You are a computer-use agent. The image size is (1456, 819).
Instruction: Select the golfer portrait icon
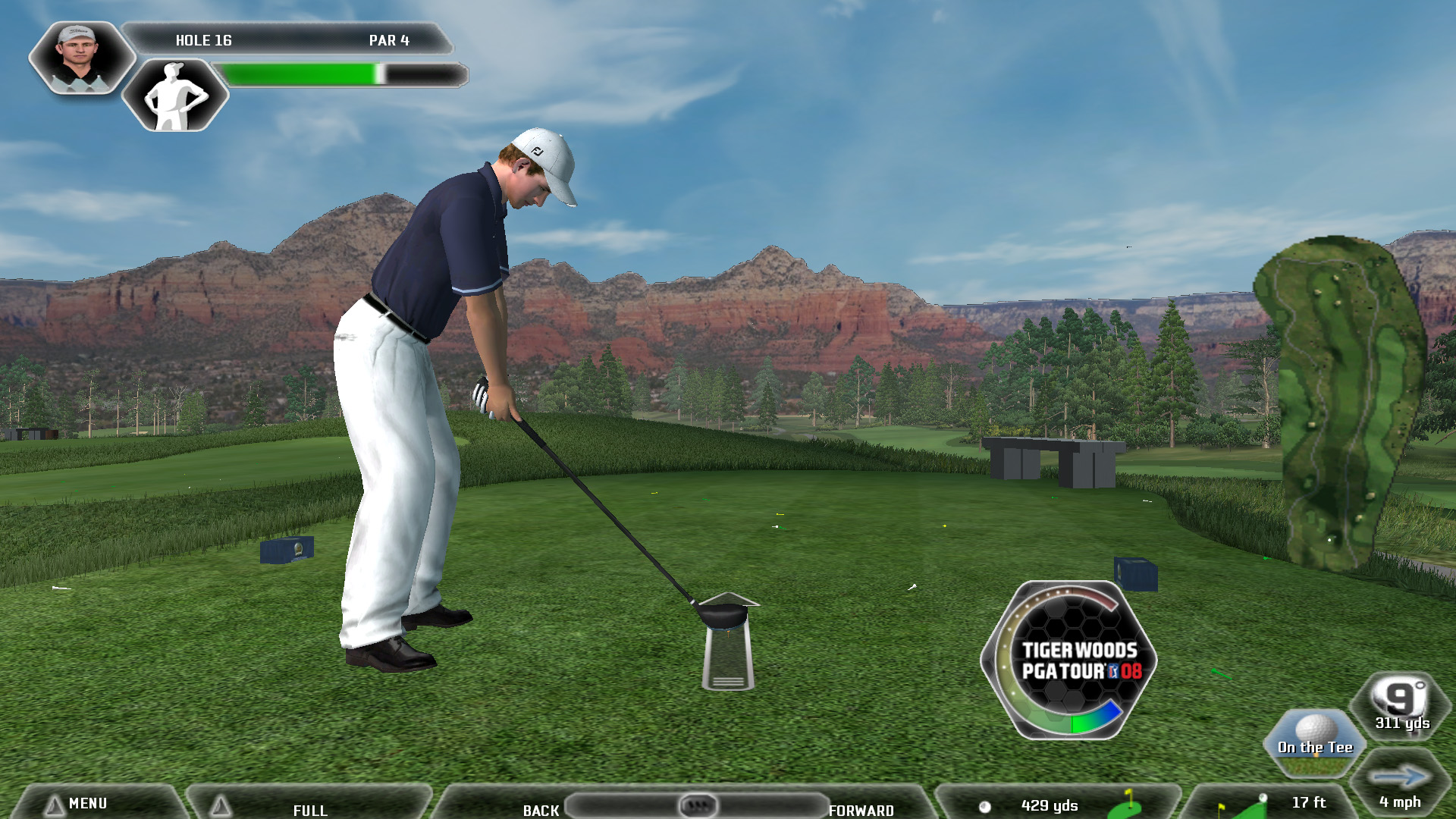[x=80, y=58]
